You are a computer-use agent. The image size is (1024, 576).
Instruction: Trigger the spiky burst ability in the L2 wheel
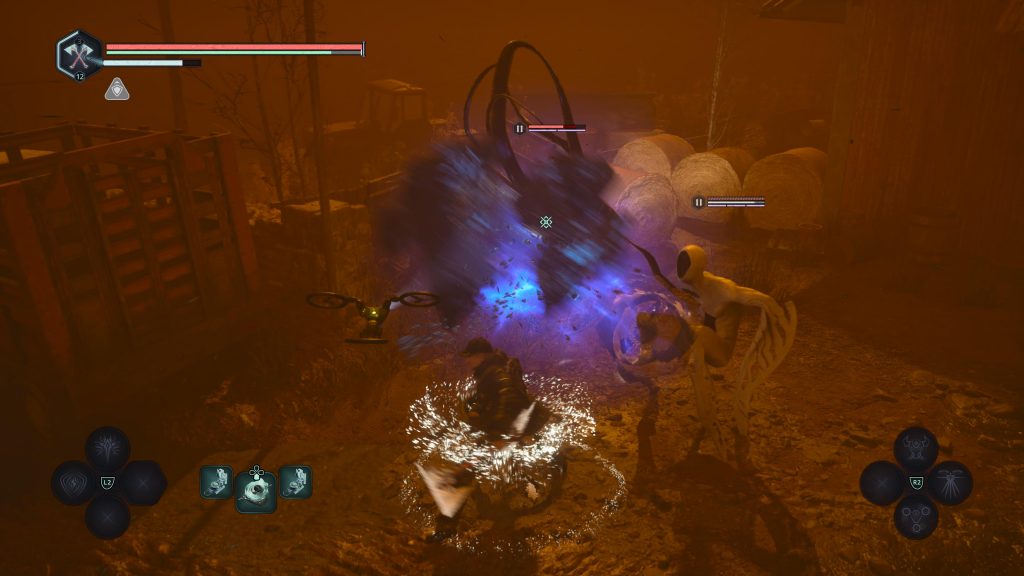[107, 449]
